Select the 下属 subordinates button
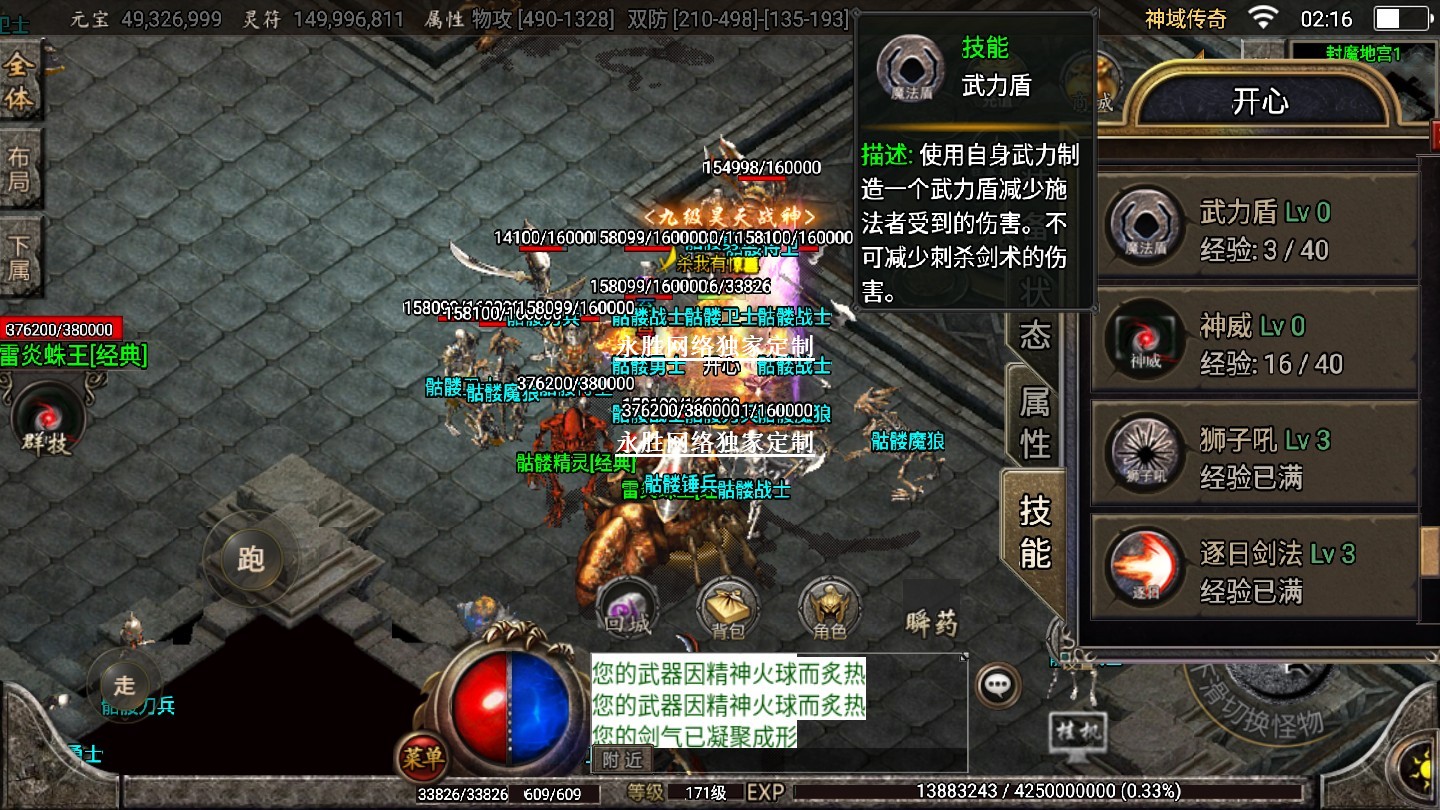1440x810 pixels. tap(20, 256)
